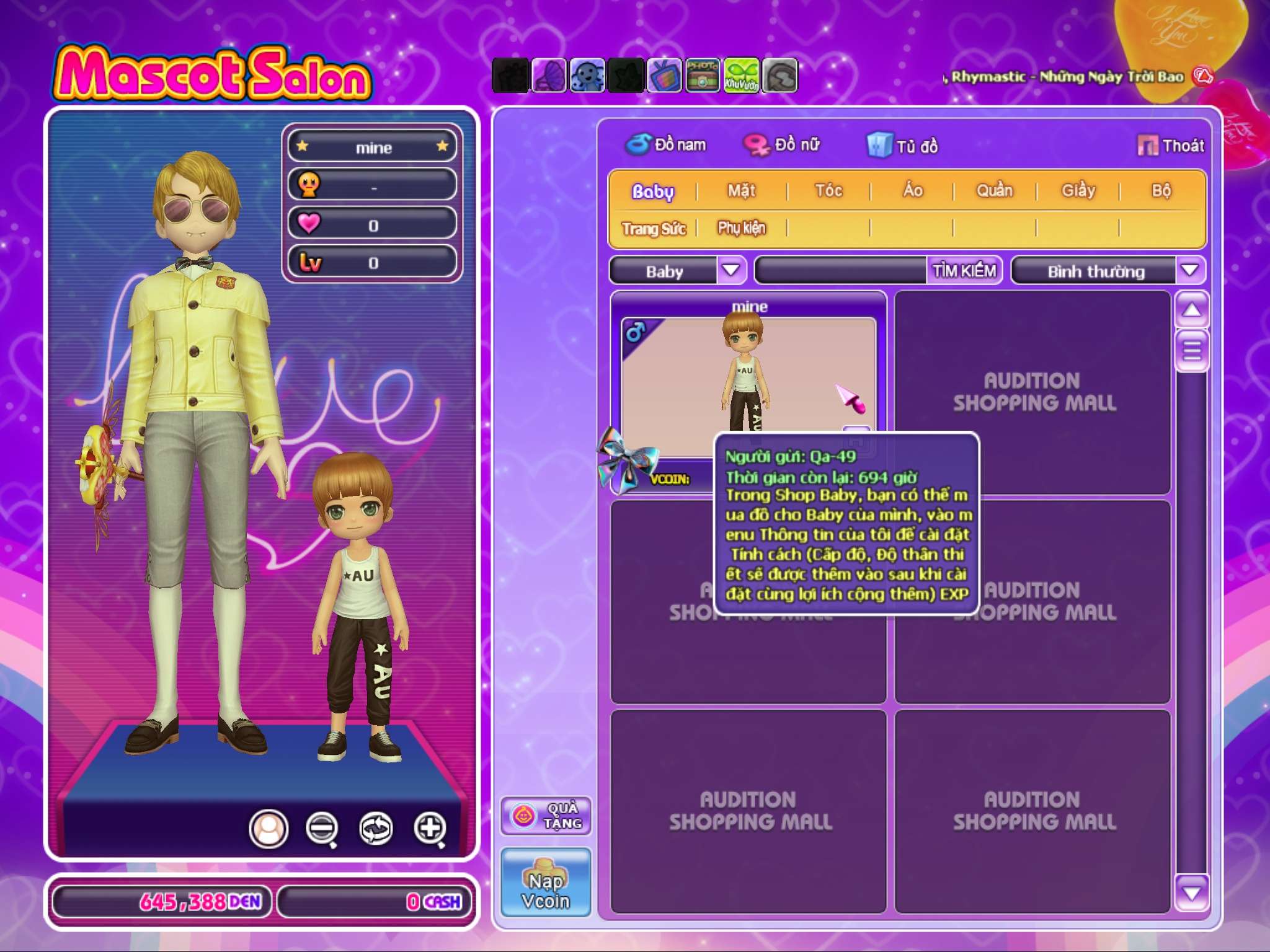Open the Phụ kiện accessories category
This screenshot has width=1270, height=952.
tap(742, 229)
